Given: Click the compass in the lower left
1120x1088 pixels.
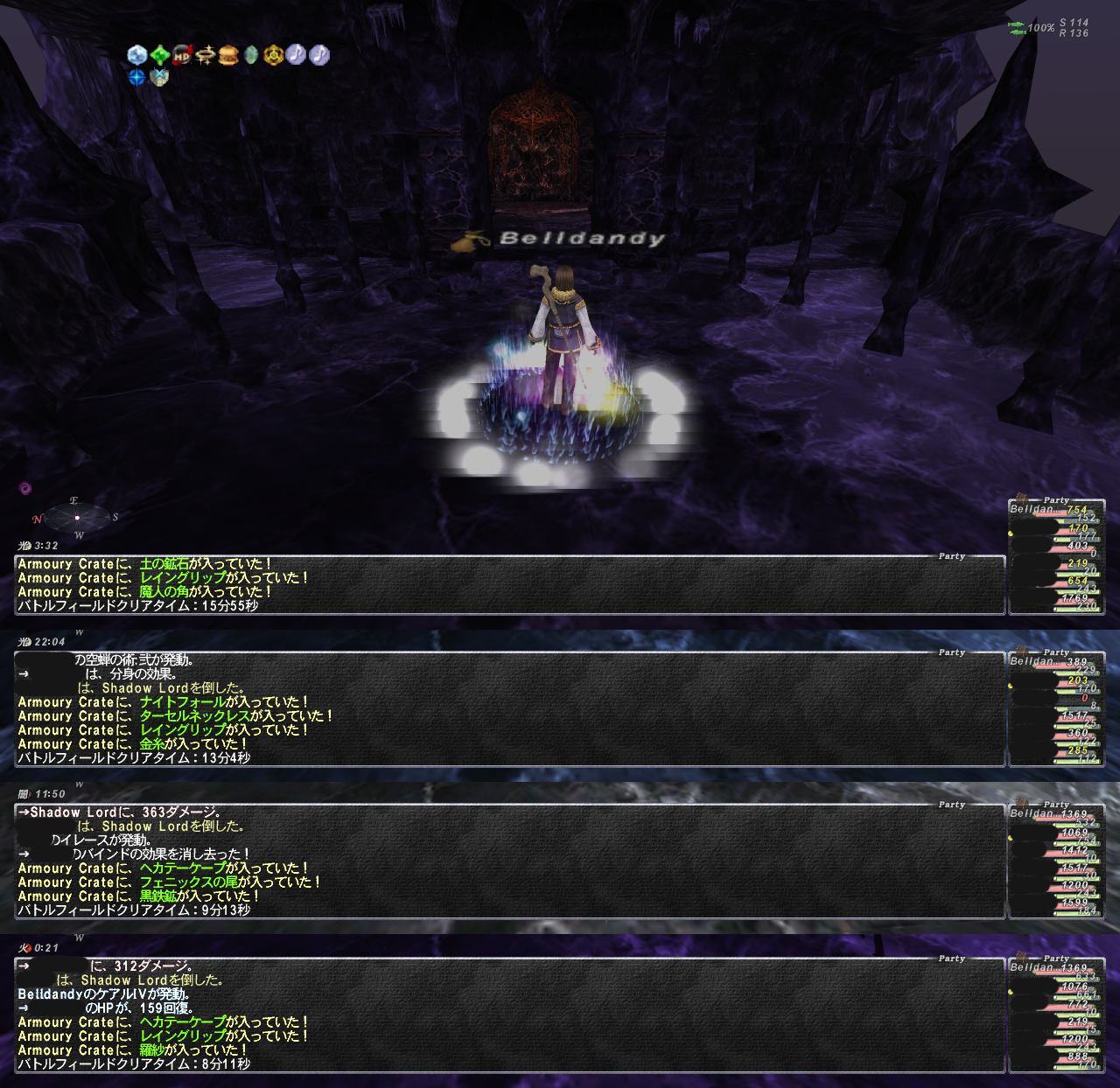Looking at the screenshot, I should pyautogui.click(x=77, y=518).
